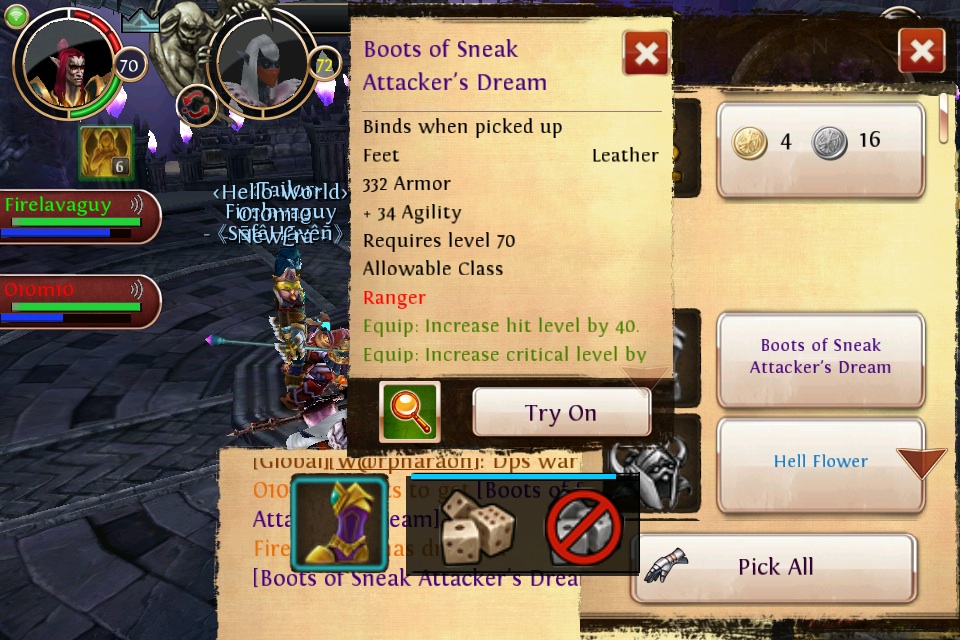
Task: Open the active buff icon
Action: pos(106,152)
